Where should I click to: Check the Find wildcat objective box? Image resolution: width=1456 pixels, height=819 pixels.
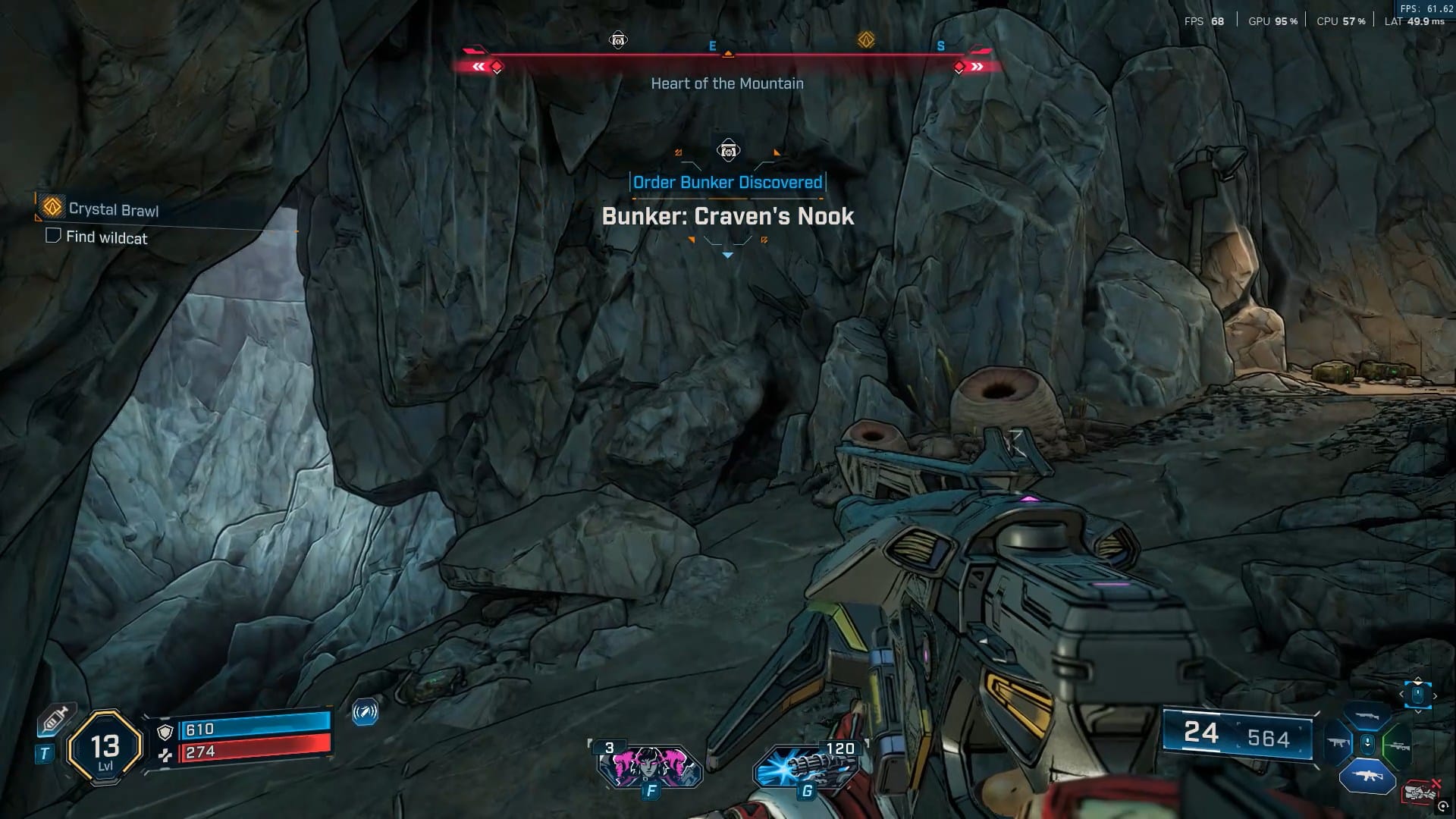[x=52, y=236]
